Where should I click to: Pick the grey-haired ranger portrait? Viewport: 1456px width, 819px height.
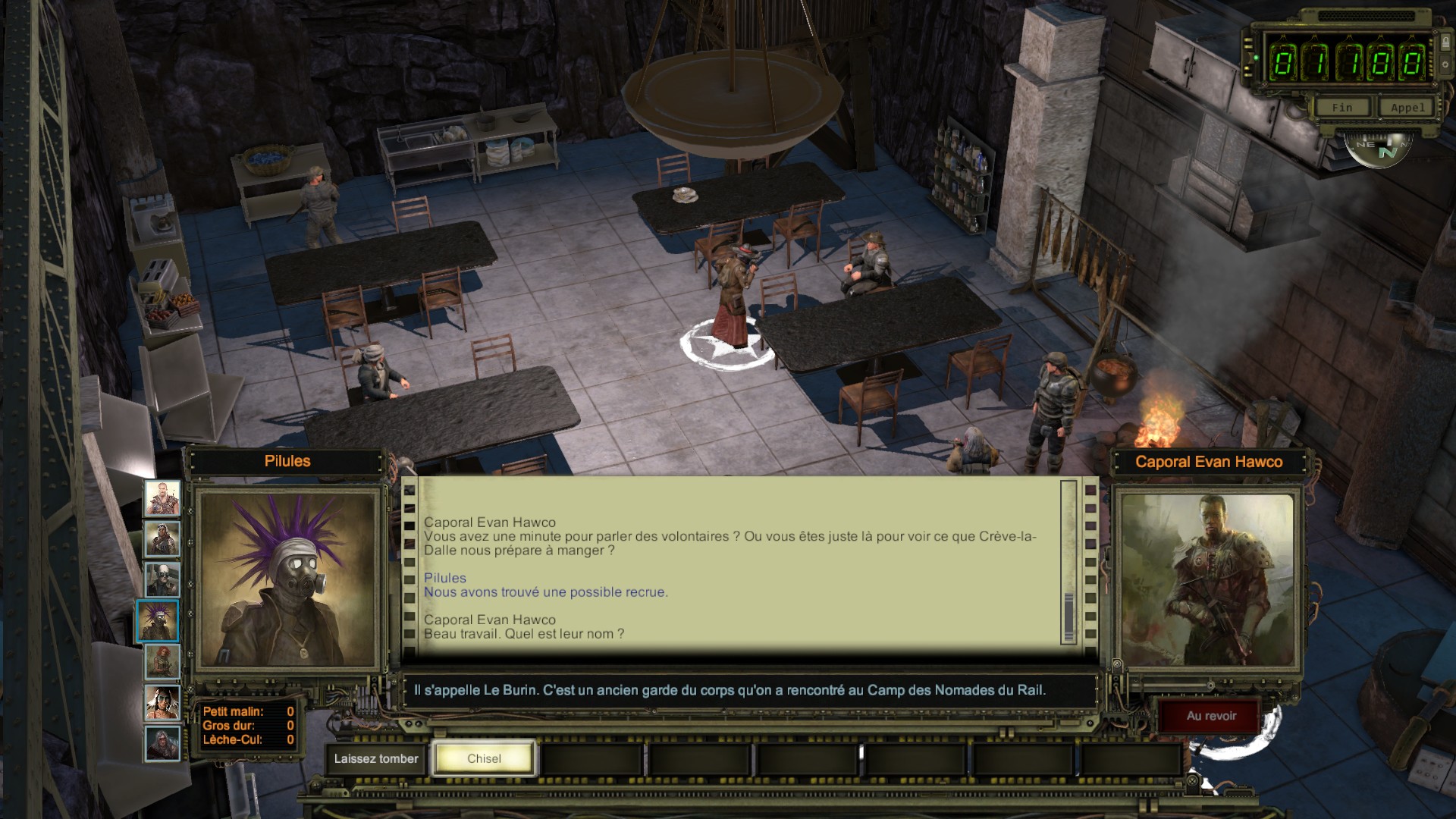tap(162, 743)
